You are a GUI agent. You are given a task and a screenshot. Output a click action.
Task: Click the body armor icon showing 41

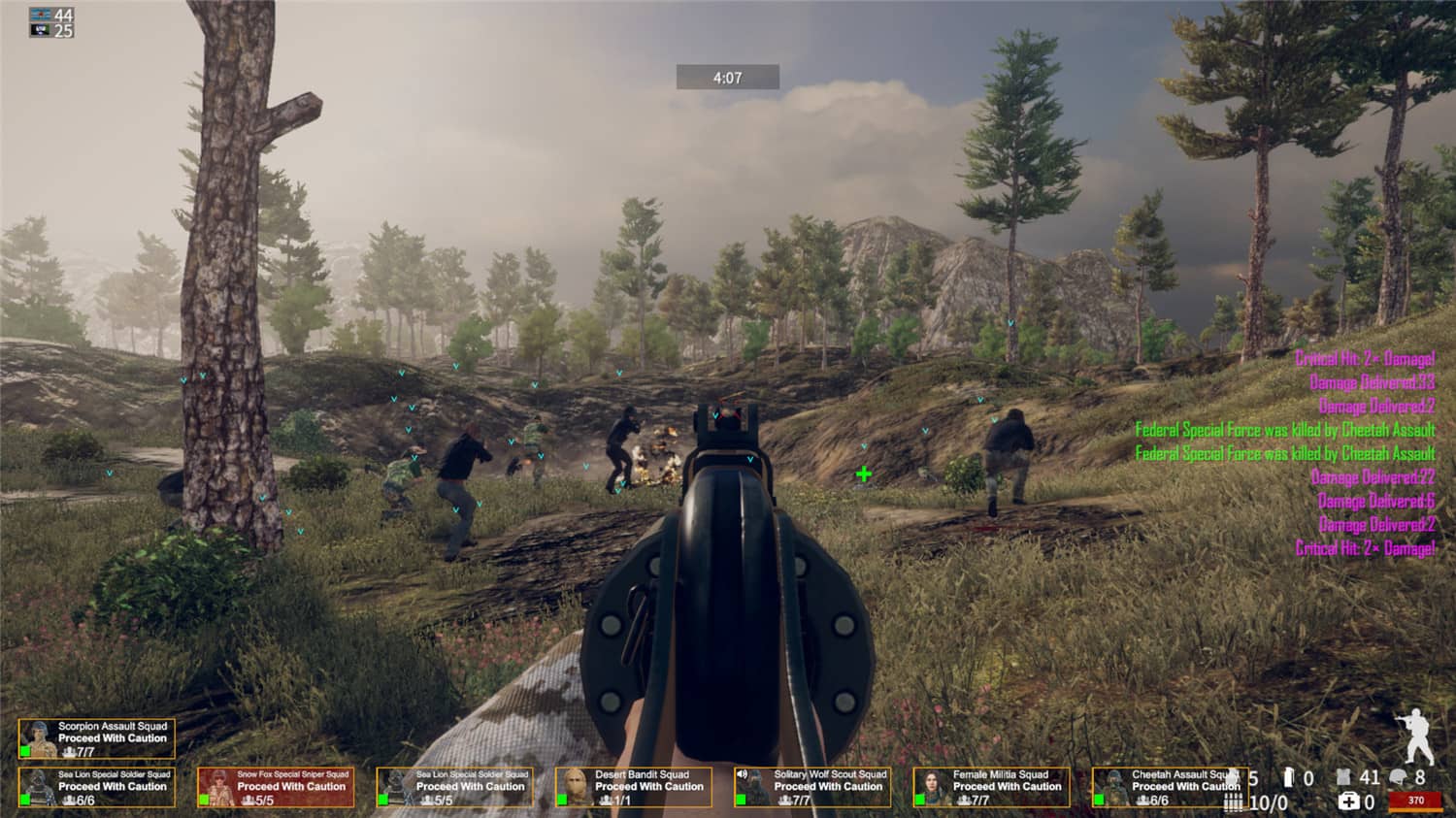[1344, 776]
